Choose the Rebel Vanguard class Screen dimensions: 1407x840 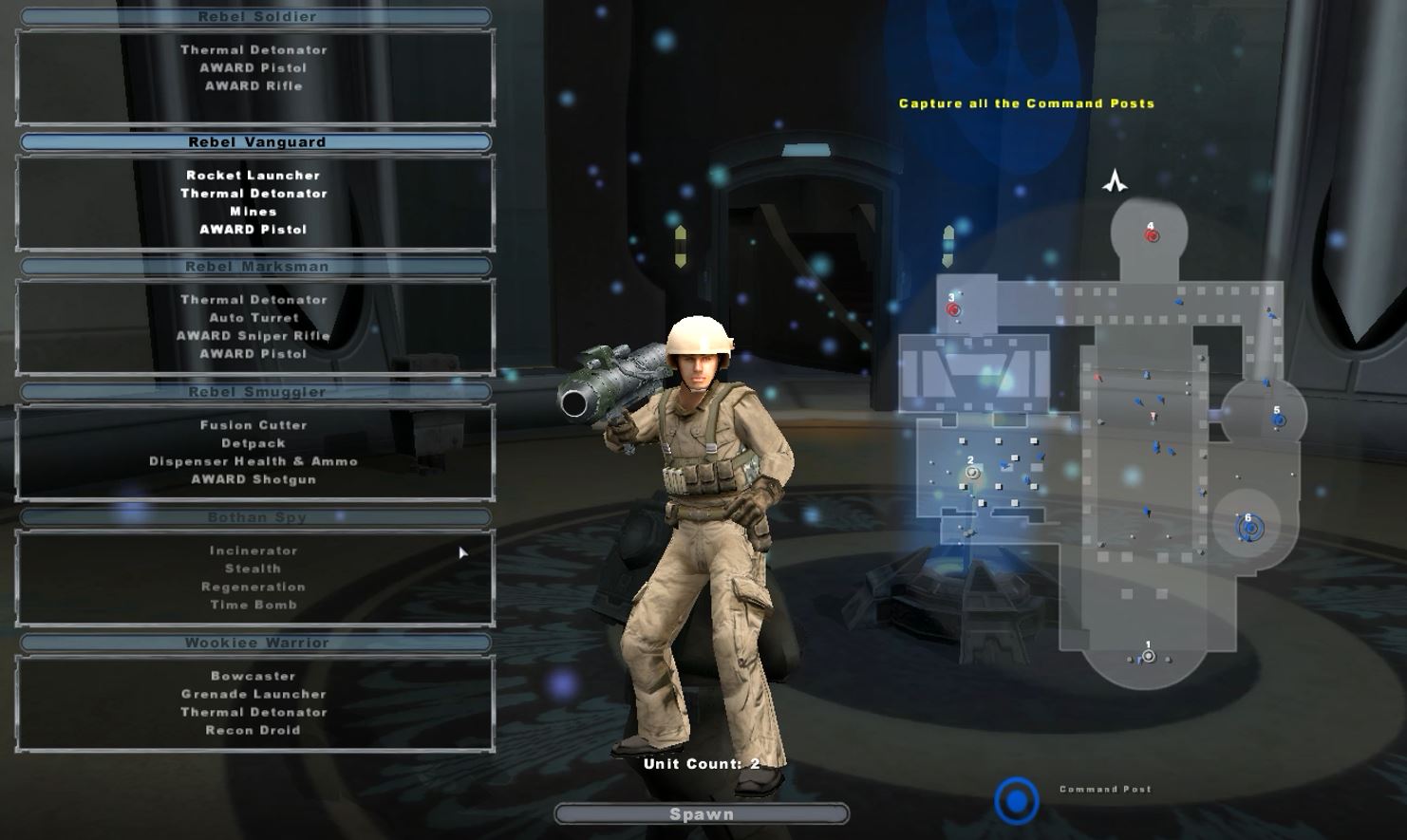coord(255,142)
